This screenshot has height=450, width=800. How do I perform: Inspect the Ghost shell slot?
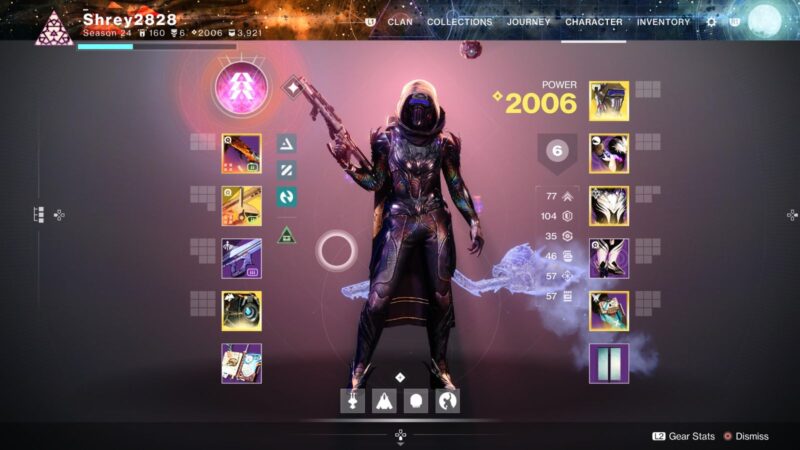(241, 311)
